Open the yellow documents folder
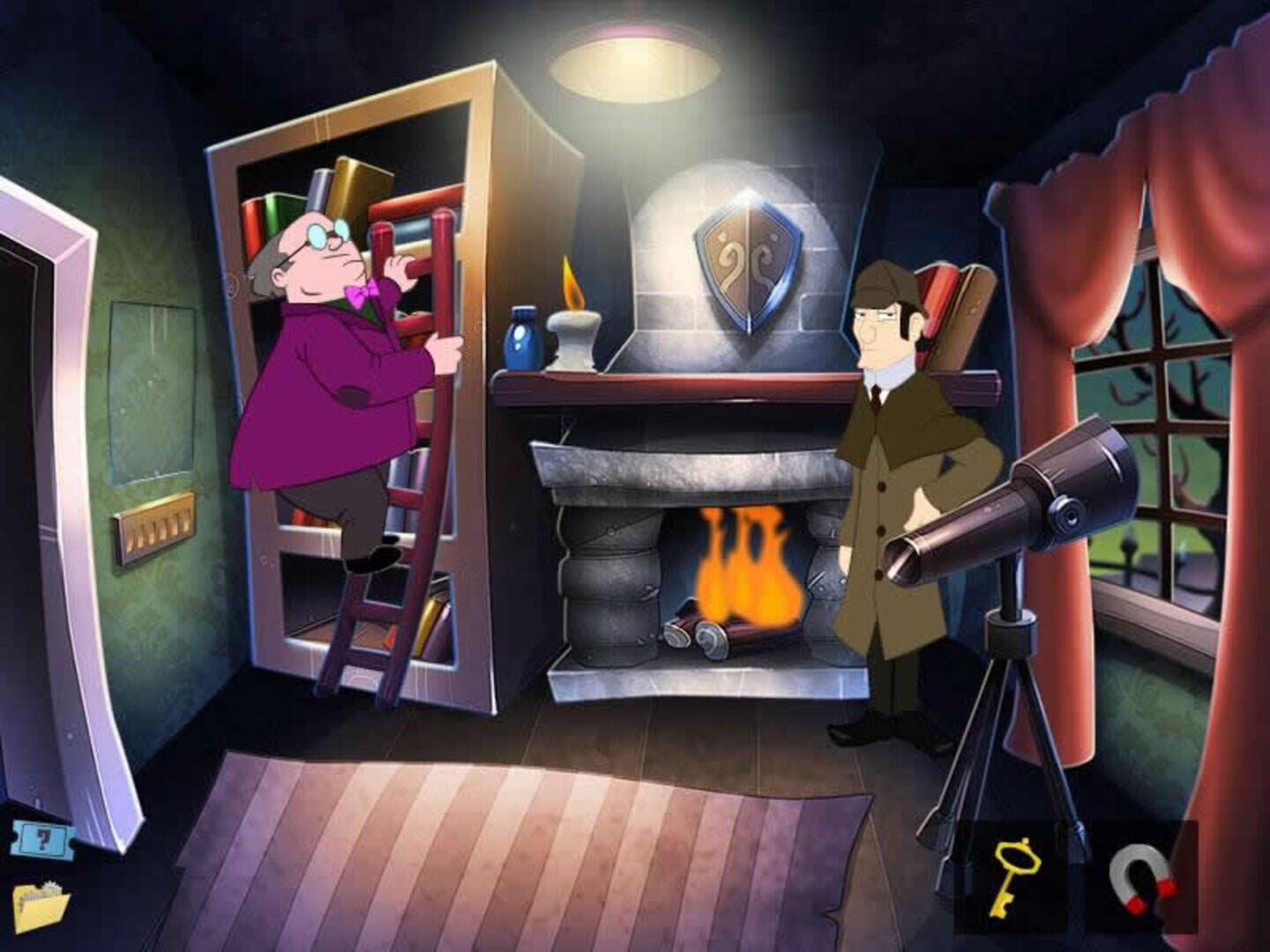The image size is (1270, 952). click(x=44, y=908)
